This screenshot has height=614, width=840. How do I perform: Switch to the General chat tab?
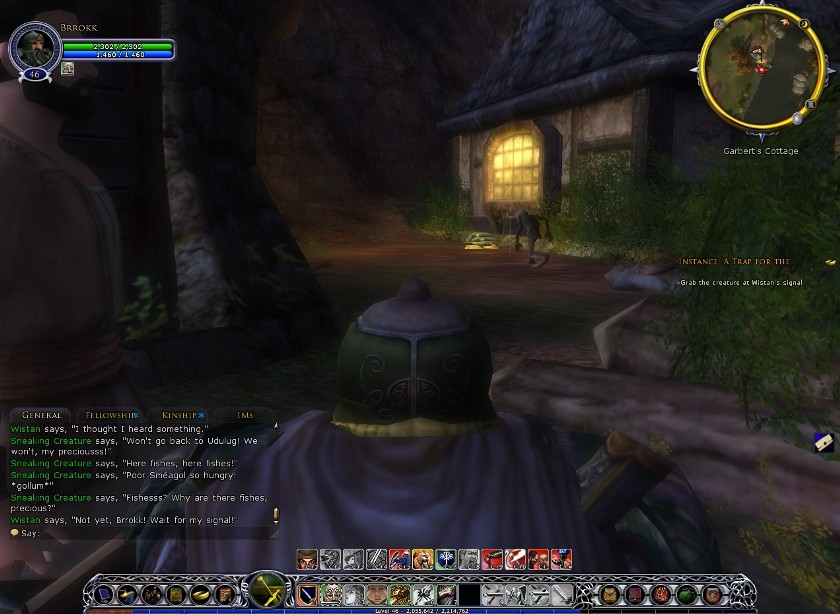pos(41,415)
